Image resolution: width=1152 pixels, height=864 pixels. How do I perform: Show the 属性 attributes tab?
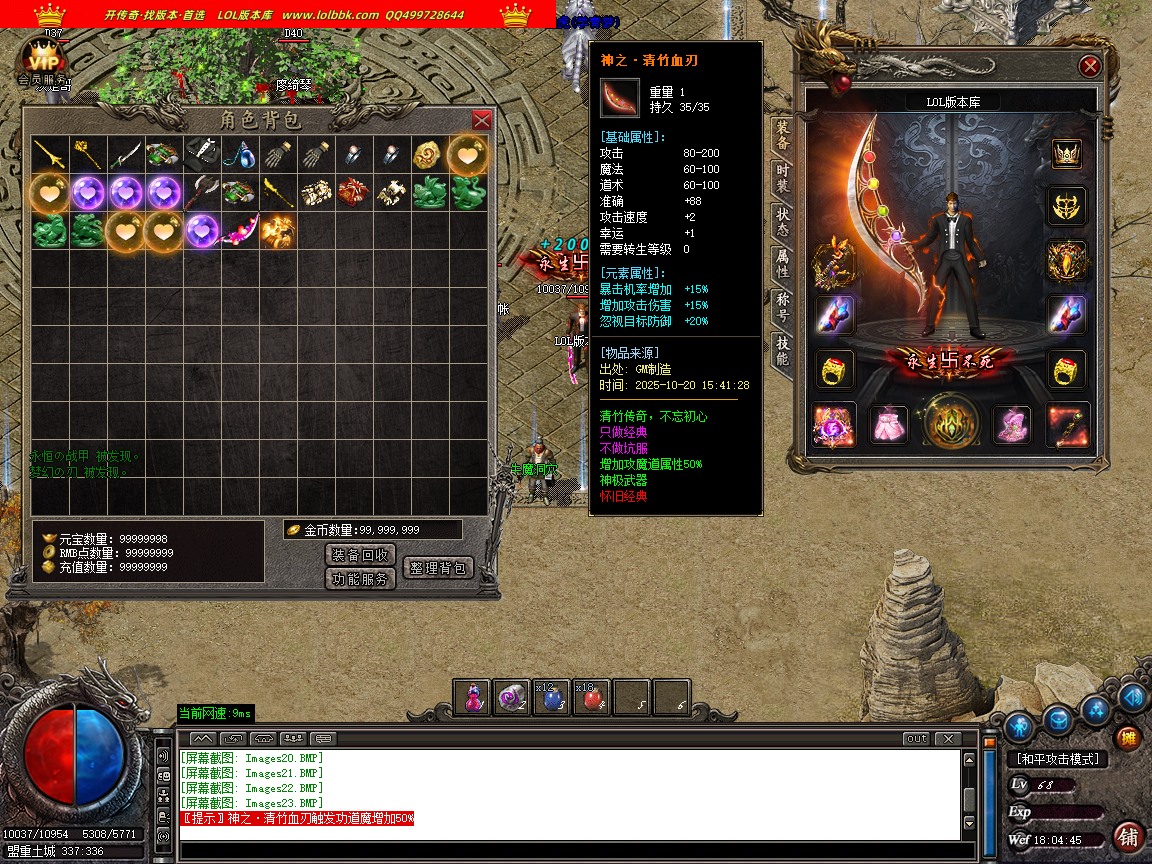[783, 265]
